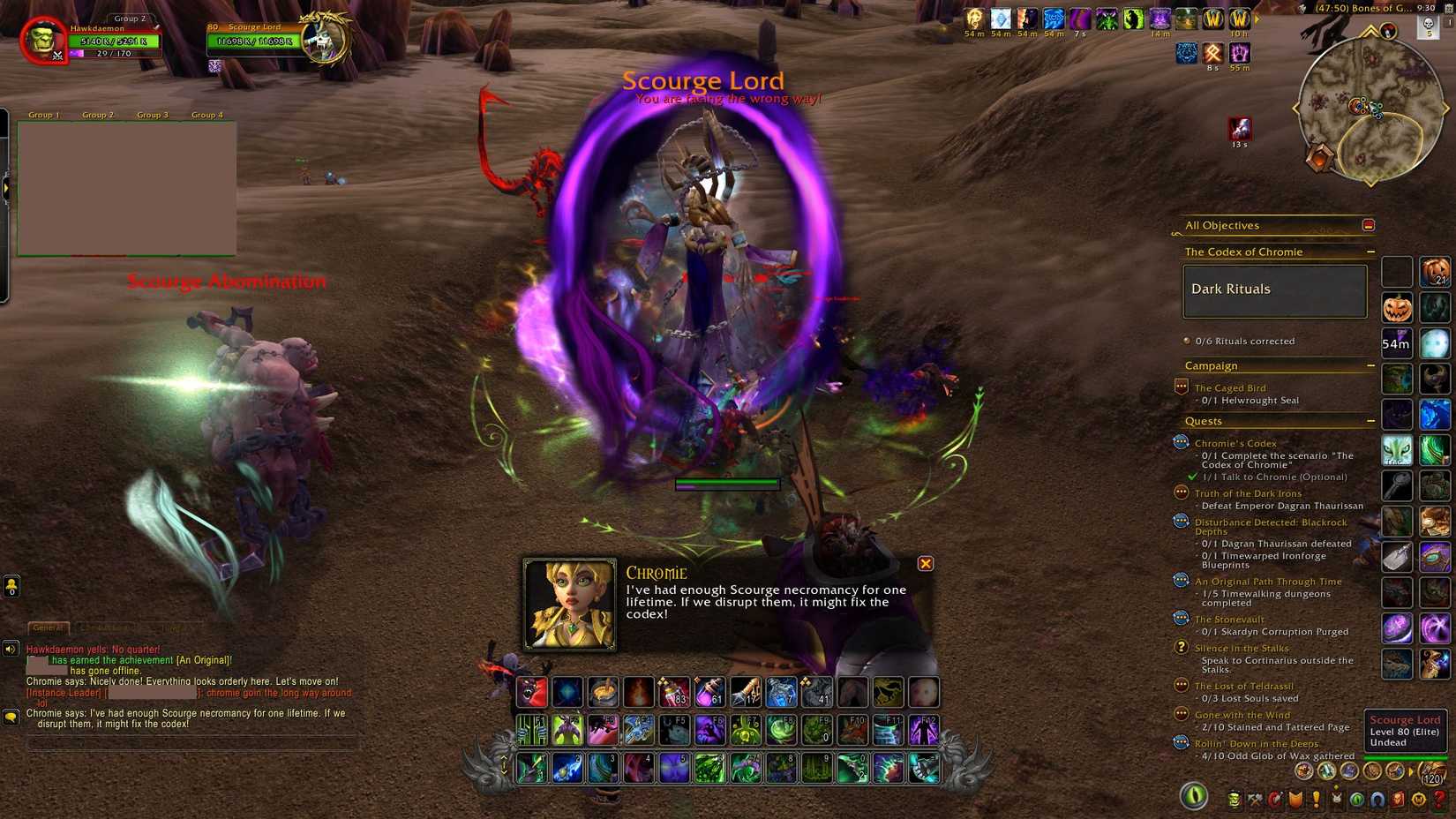
Task: Toggle the All Objectives filter icon
Action: tap(1369, 225)
